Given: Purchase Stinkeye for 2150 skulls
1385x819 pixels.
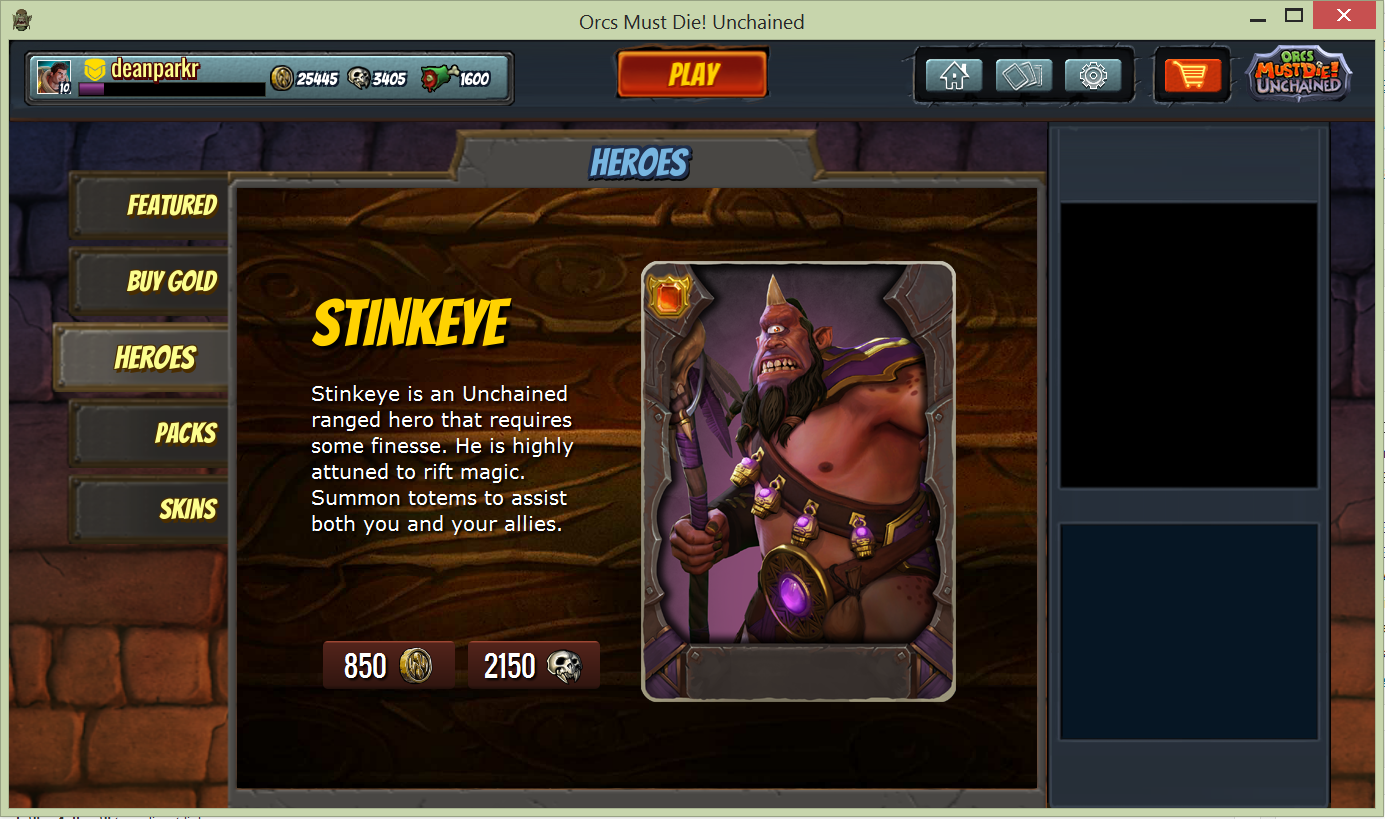Looking at the screenshot, I should (533, 666).
